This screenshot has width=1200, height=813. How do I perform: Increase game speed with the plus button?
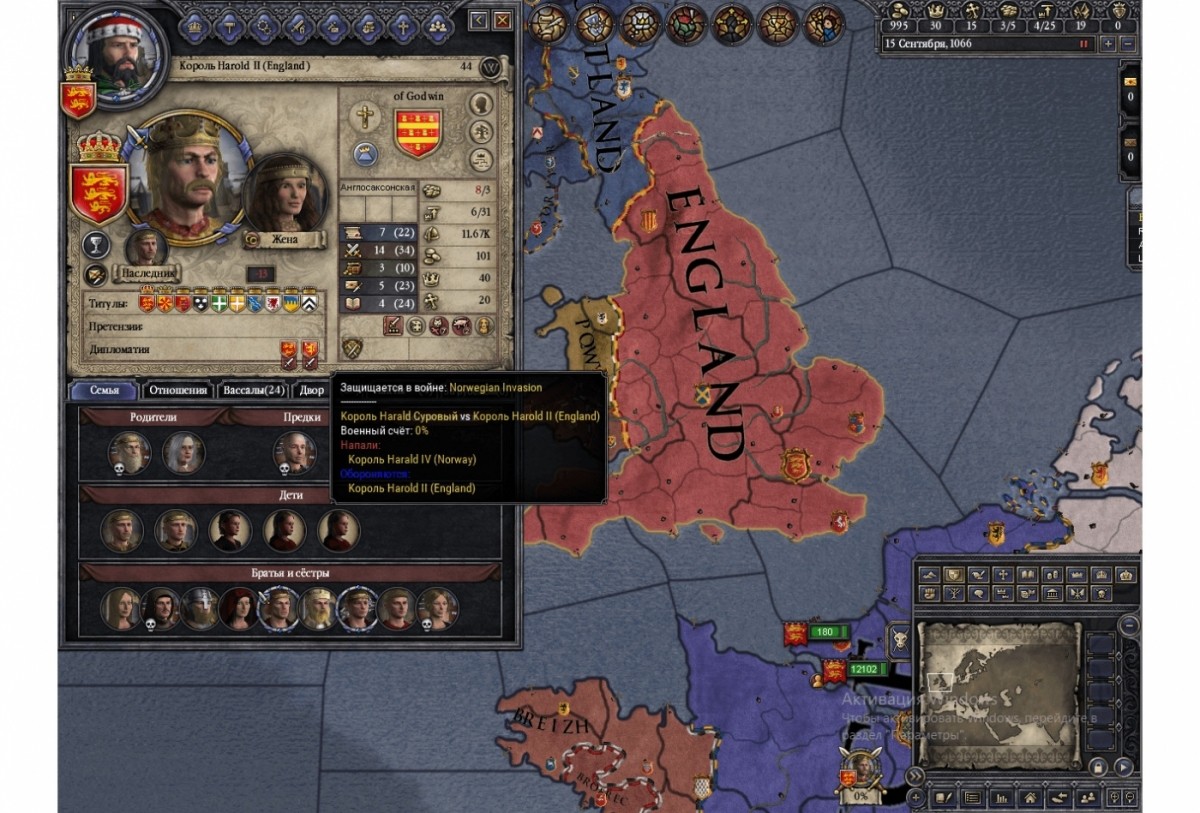click(1108, 44)
